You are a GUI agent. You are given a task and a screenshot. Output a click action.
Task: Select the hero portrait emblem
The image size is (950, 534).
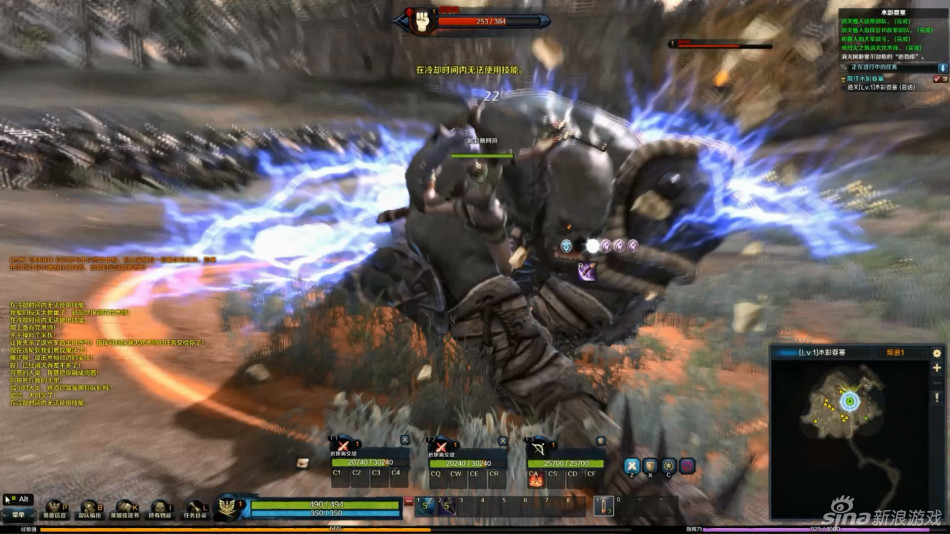coord(228,507)
